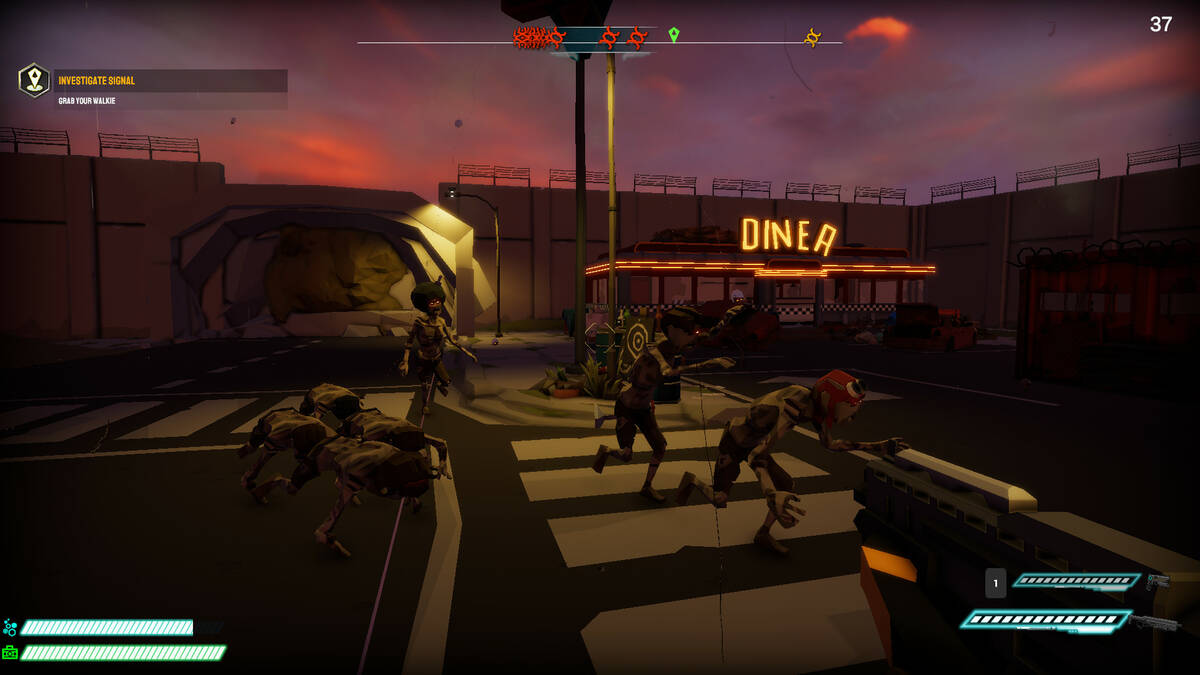Switch to the rifle weapon icon
Viewport: 1200px width, 675px height.
(x=1158, y=622)
